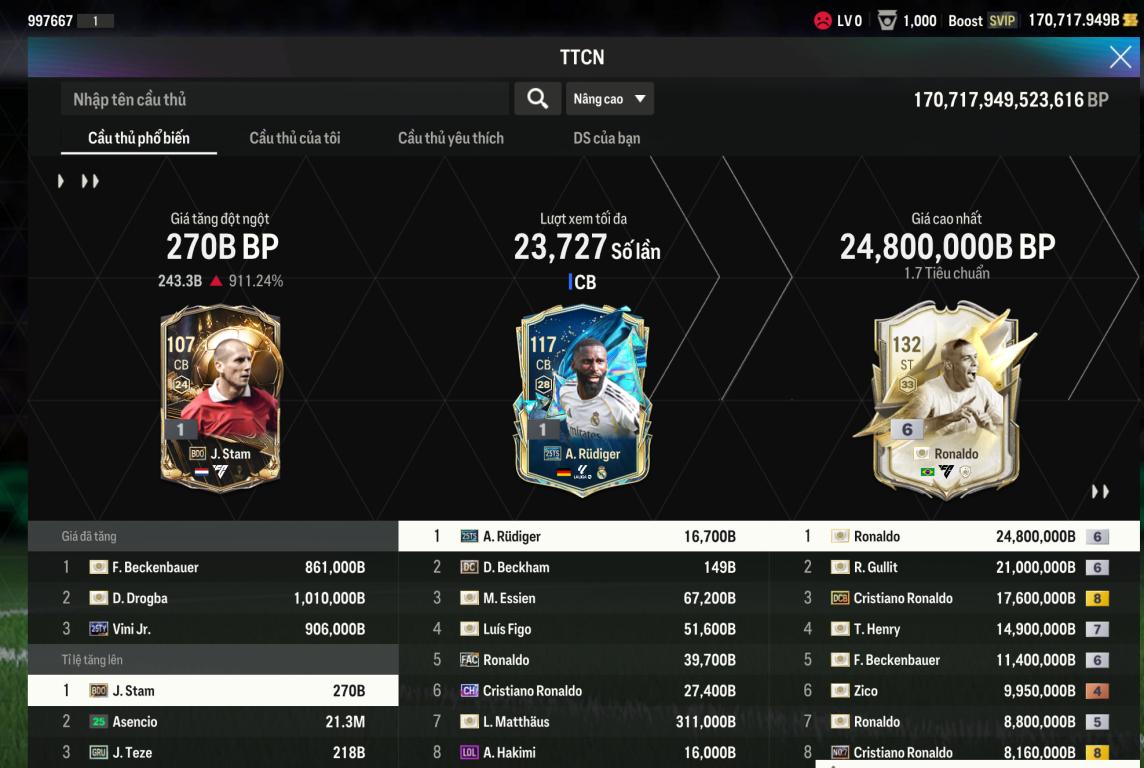Select the Vini Jr. list row
The height and width of the screenshot is (768, 1144).
pos(213,629)
